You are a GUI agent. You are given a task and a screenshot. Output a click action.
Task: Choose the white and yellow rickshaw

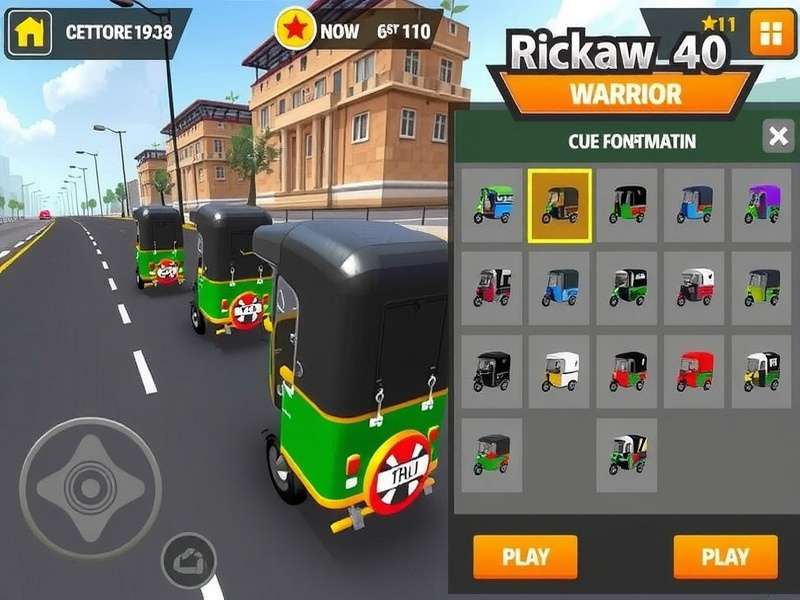[x=560, y=371]
